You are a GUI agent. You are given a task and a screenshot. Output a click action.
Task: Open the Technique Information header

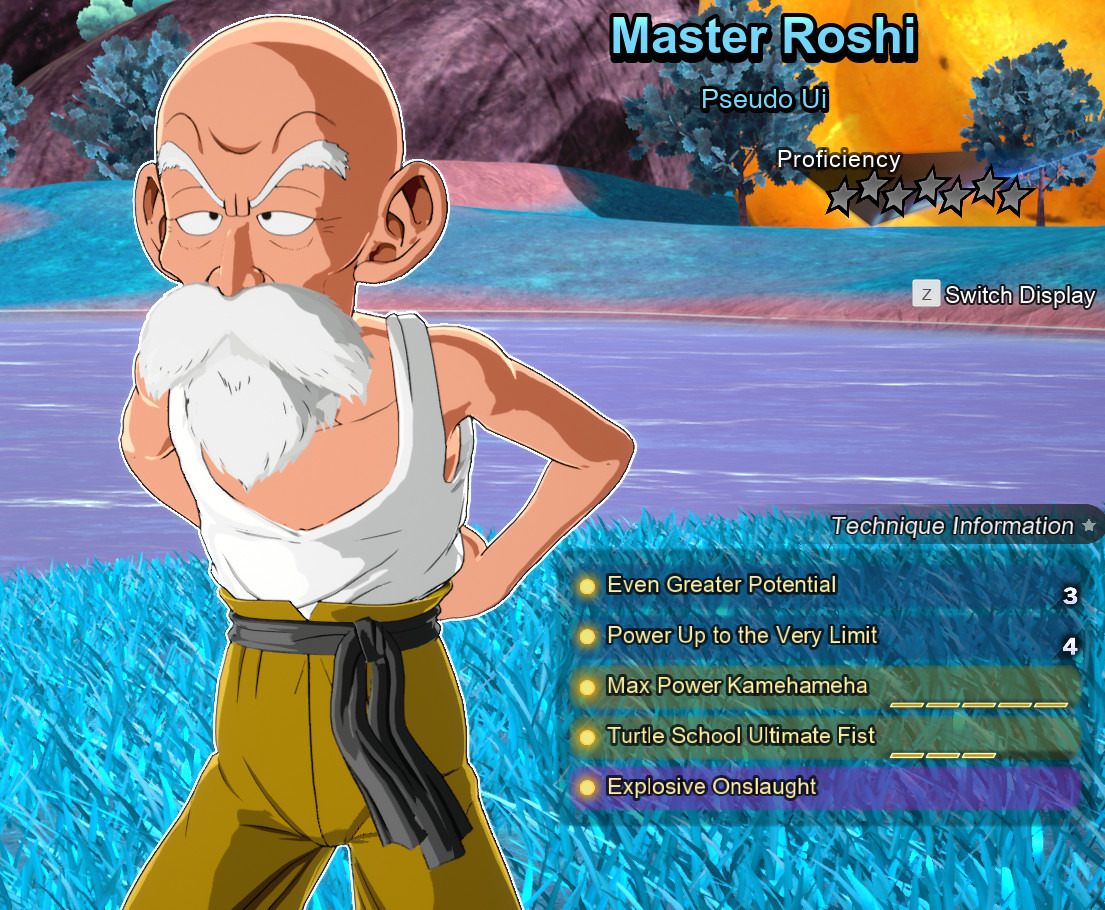(951, 526)
